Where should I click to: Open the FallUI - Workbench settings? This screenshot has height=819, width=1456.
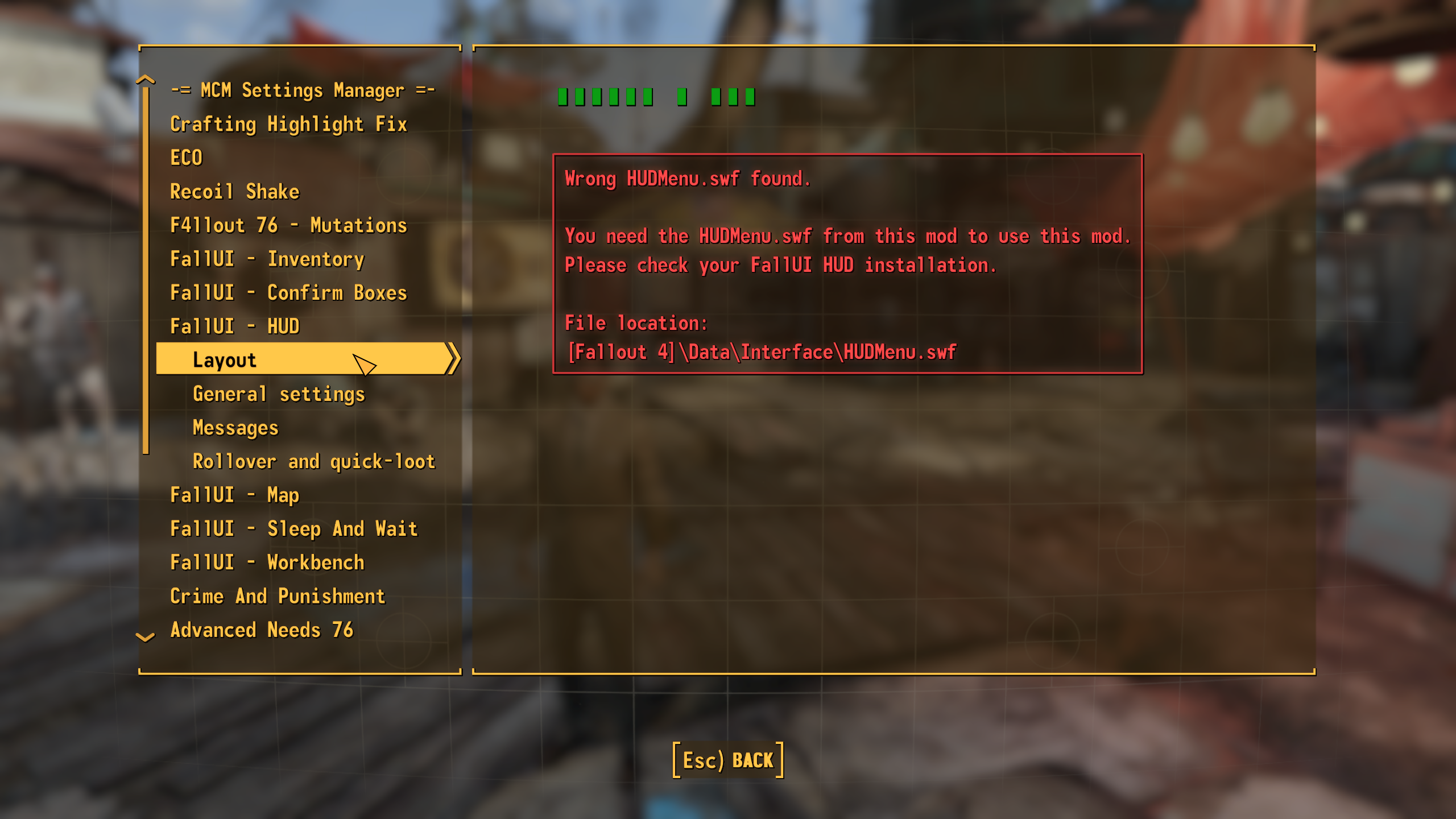pos(267,562)
